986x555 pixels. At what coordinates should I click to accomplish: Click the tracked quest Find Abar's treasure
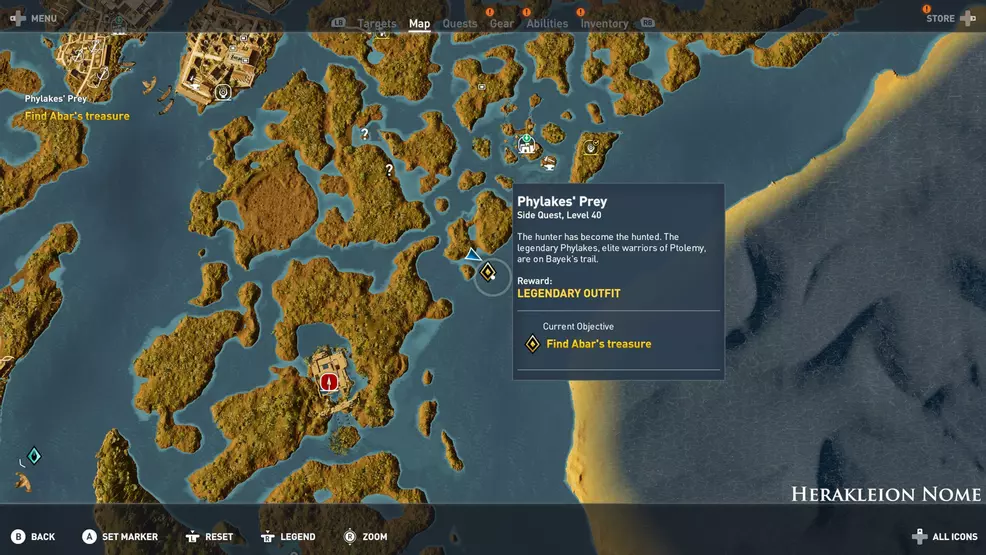coord(77,116)
